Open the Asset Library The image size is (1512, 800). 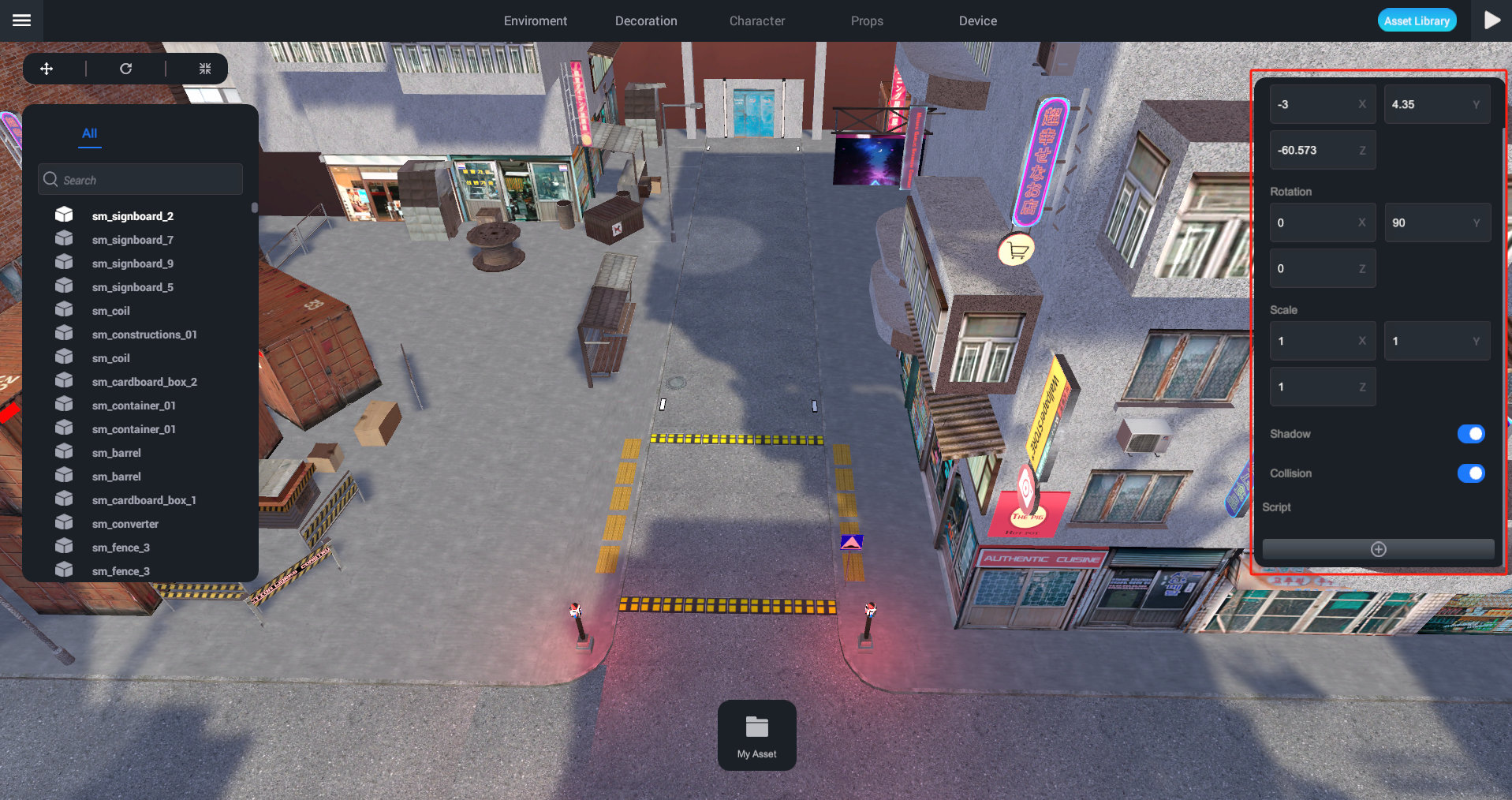point(1417,21)
